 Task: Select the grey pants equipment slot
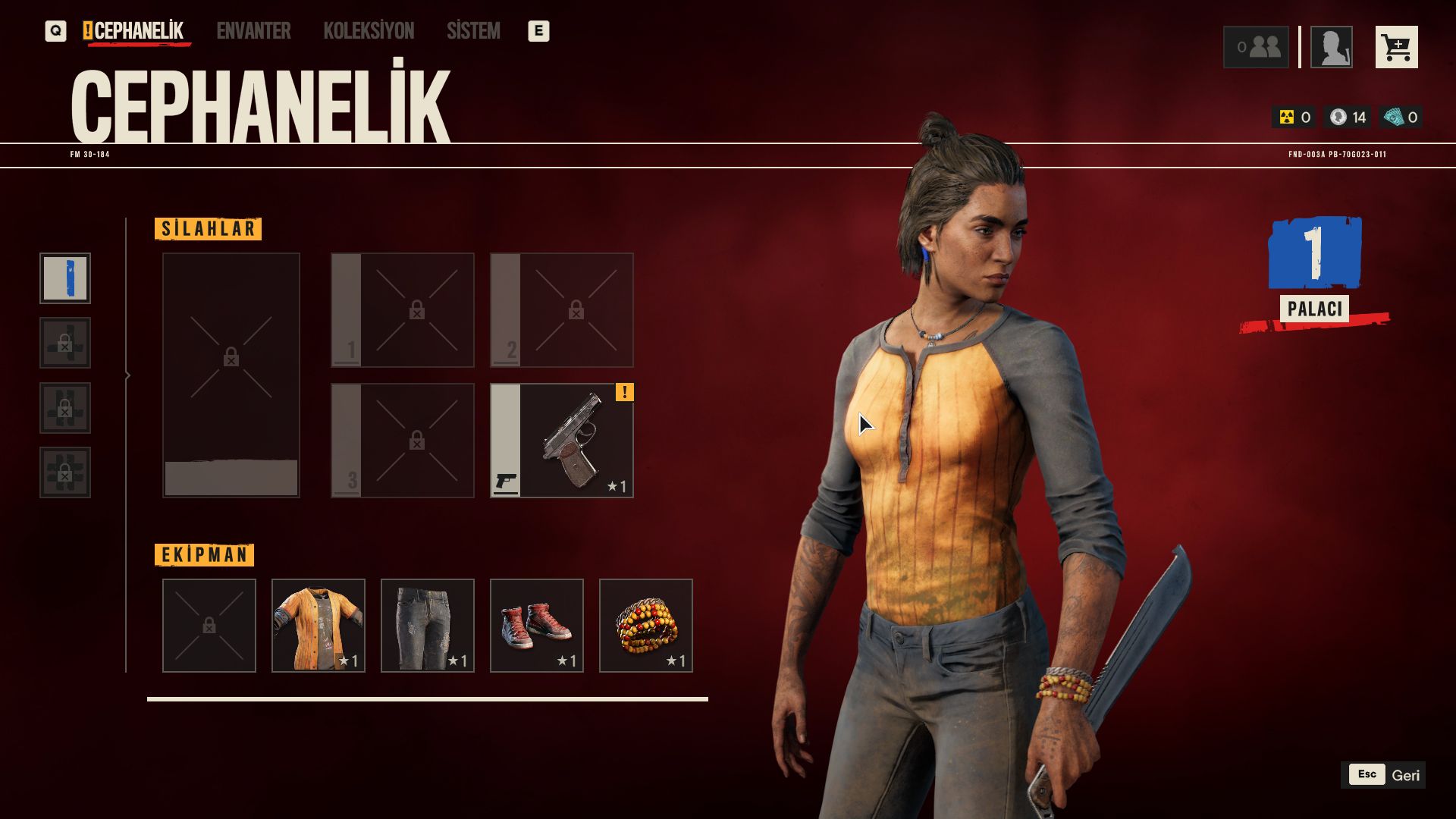[428, 626]
